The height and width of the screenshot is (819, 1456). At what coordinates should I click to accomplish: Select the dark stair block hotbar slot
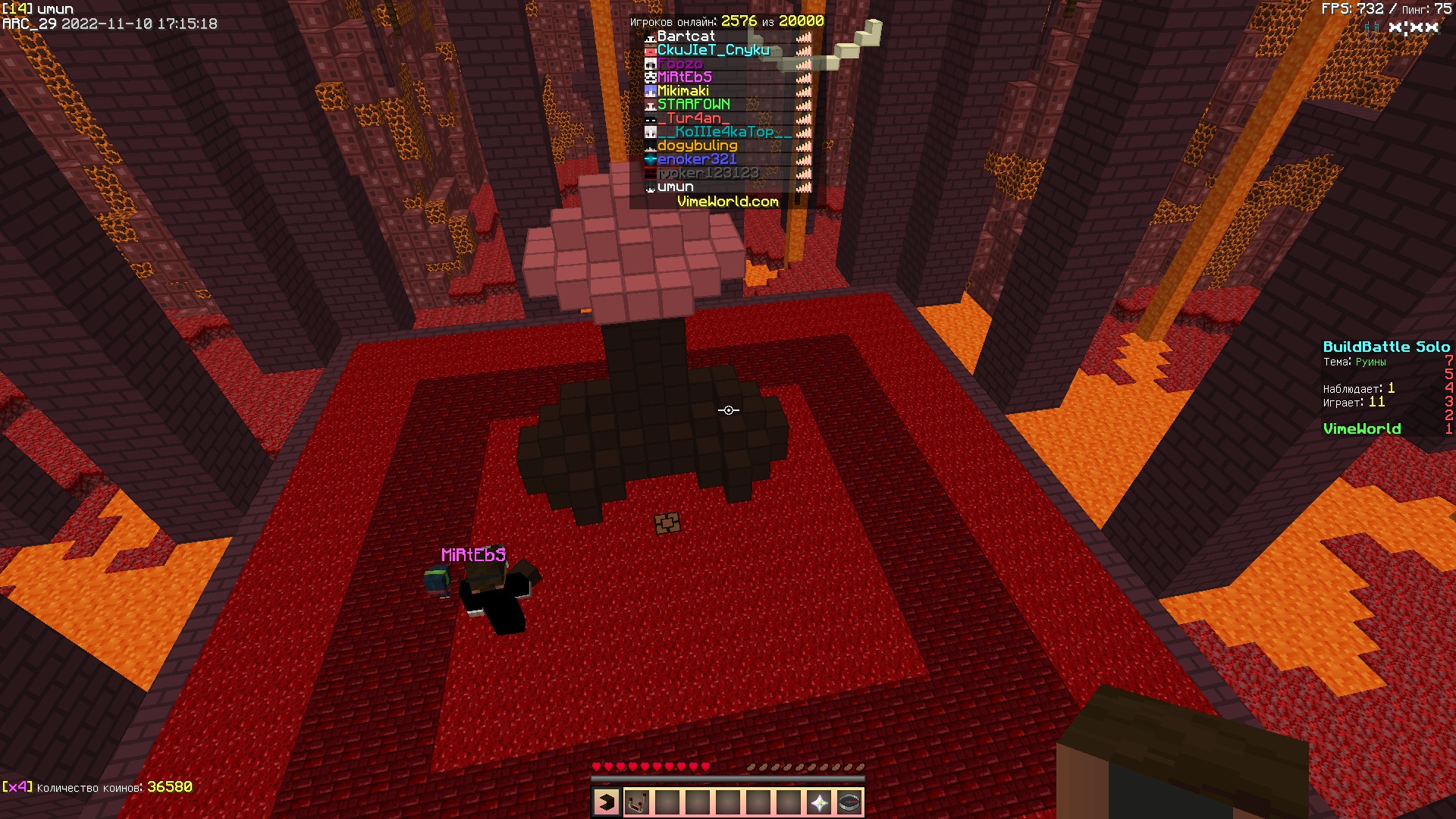(x=607, y=802)
